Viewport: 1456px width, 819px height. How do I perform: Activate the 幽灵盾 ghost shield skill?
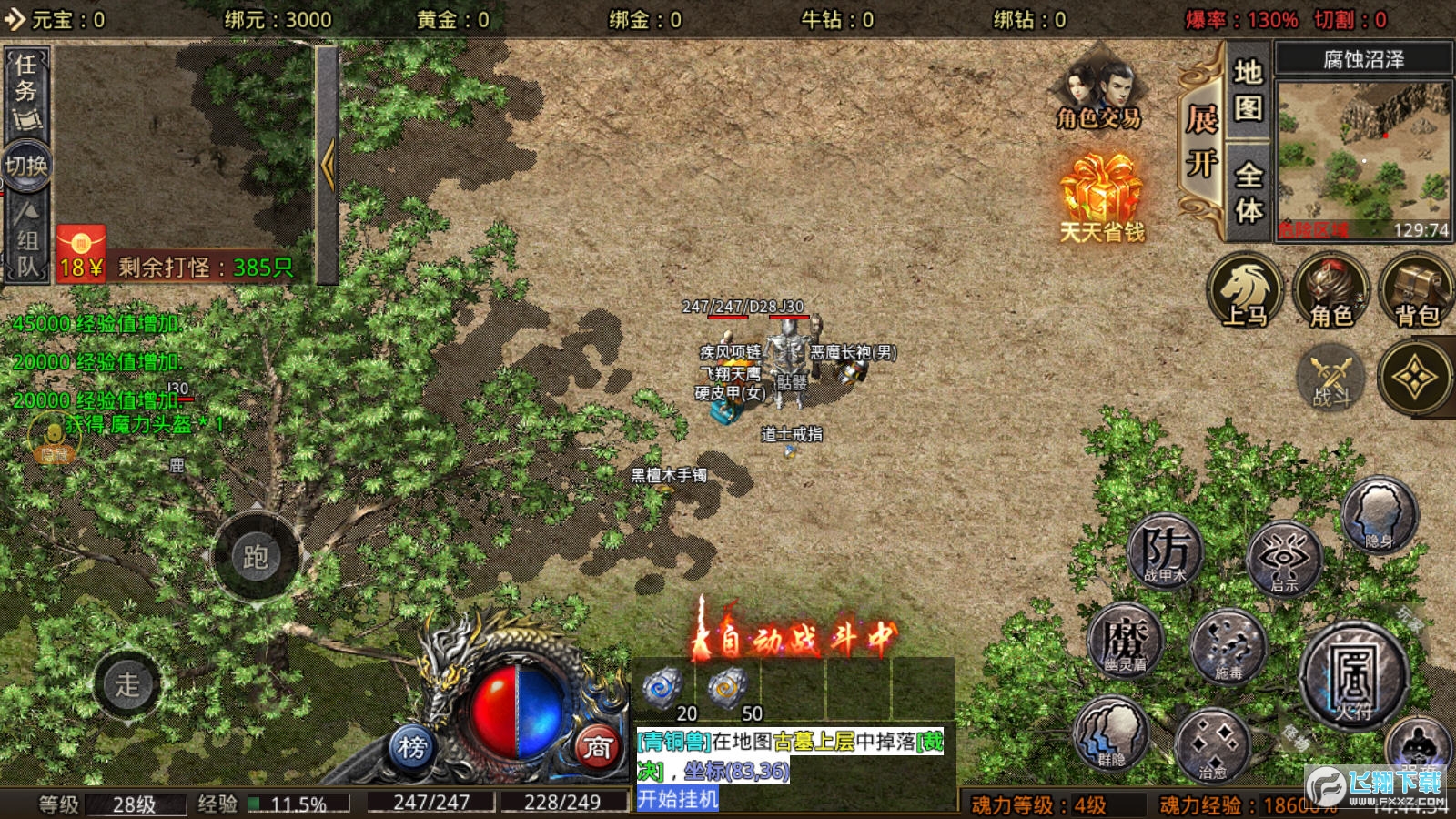[1127, 639]
